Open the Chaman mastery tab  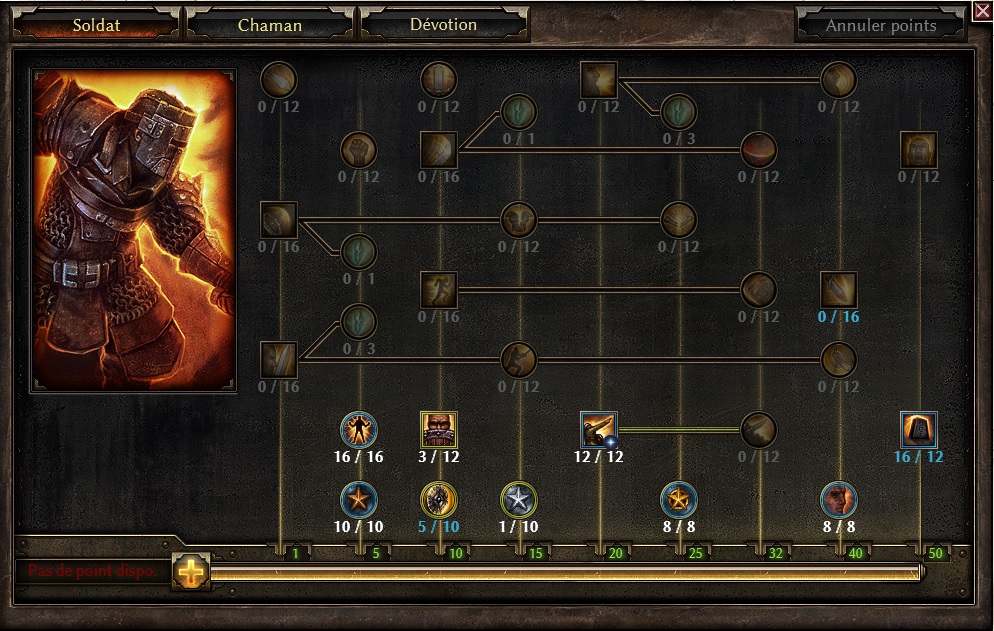coord(270,25)
